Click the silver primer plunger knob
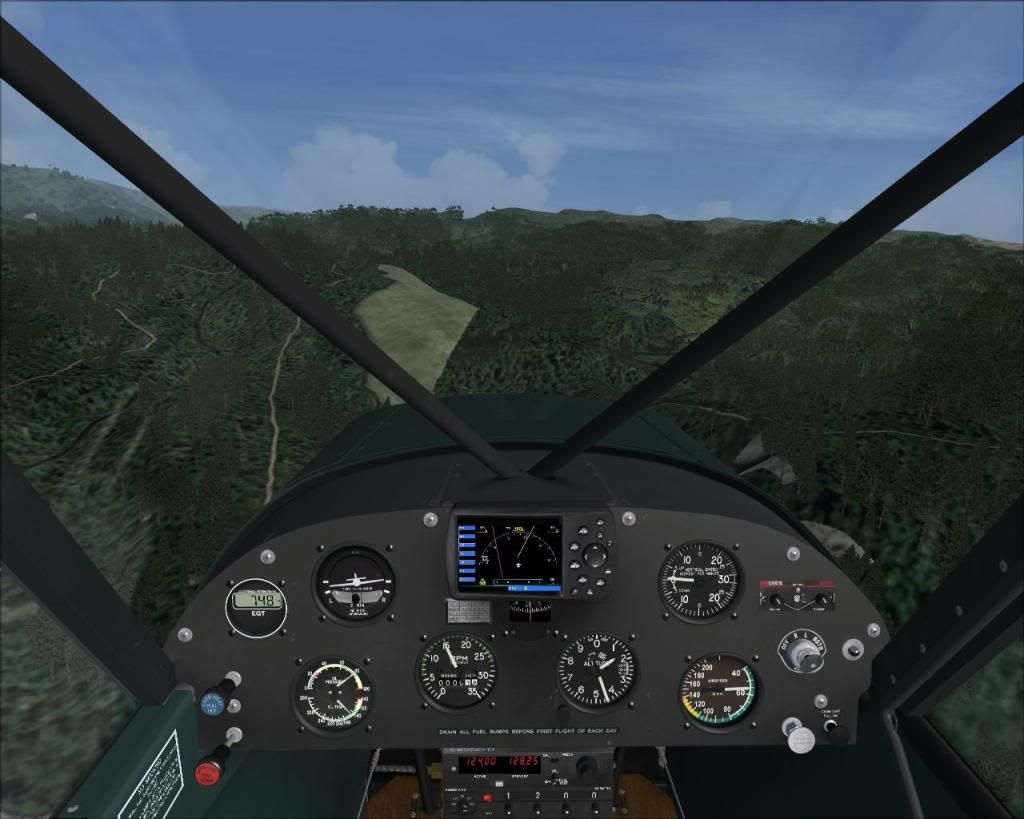 (x=800, y=738)
